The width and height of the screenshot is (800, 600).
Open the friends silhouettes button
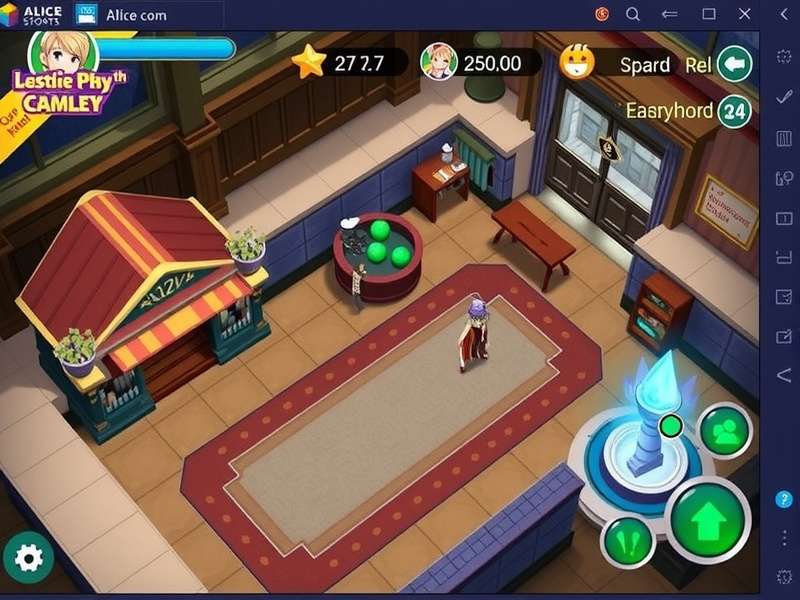(725, 431)
